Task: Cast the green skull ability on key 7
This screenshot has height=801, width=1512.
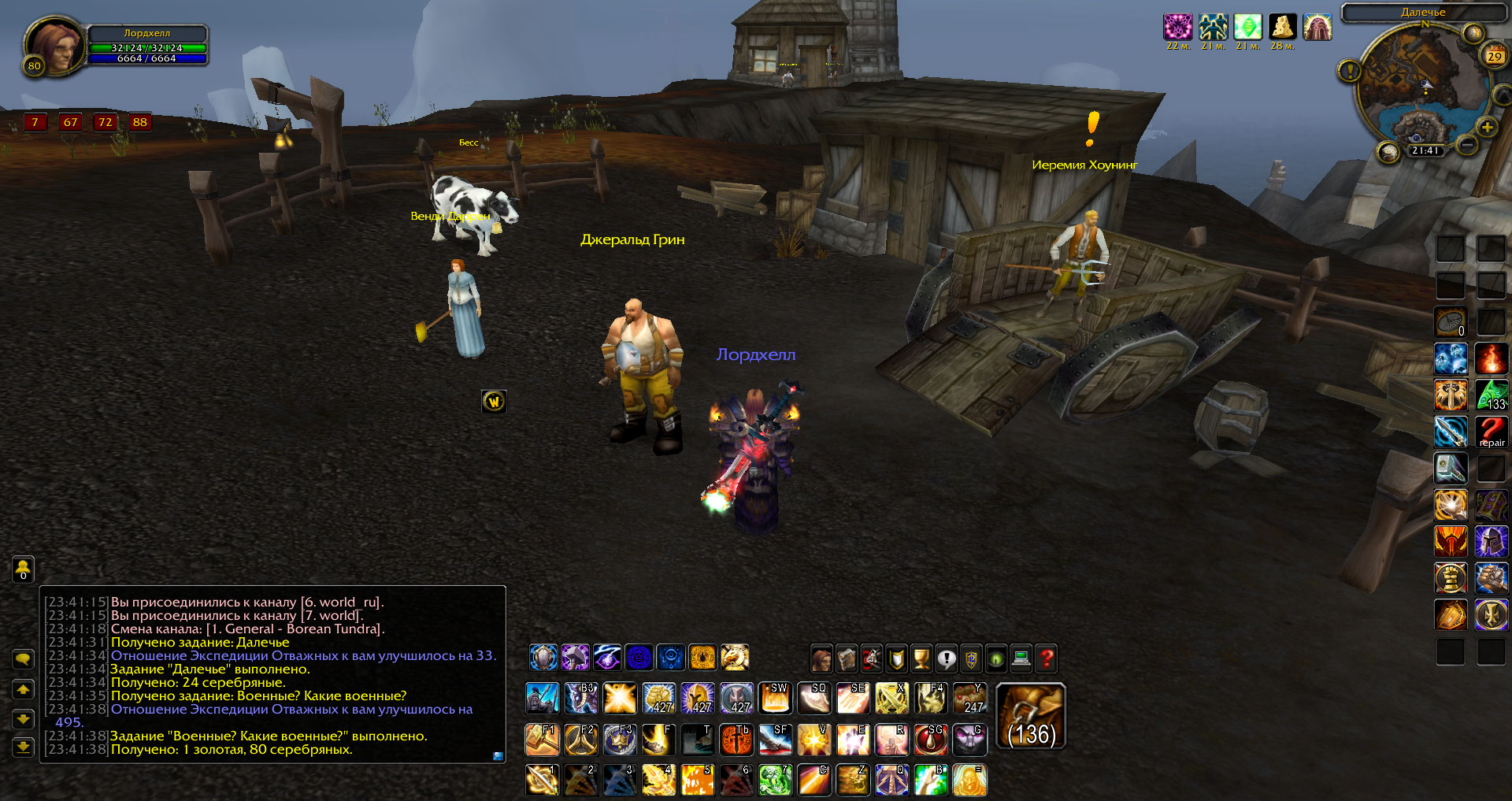Action: point(775,780)
